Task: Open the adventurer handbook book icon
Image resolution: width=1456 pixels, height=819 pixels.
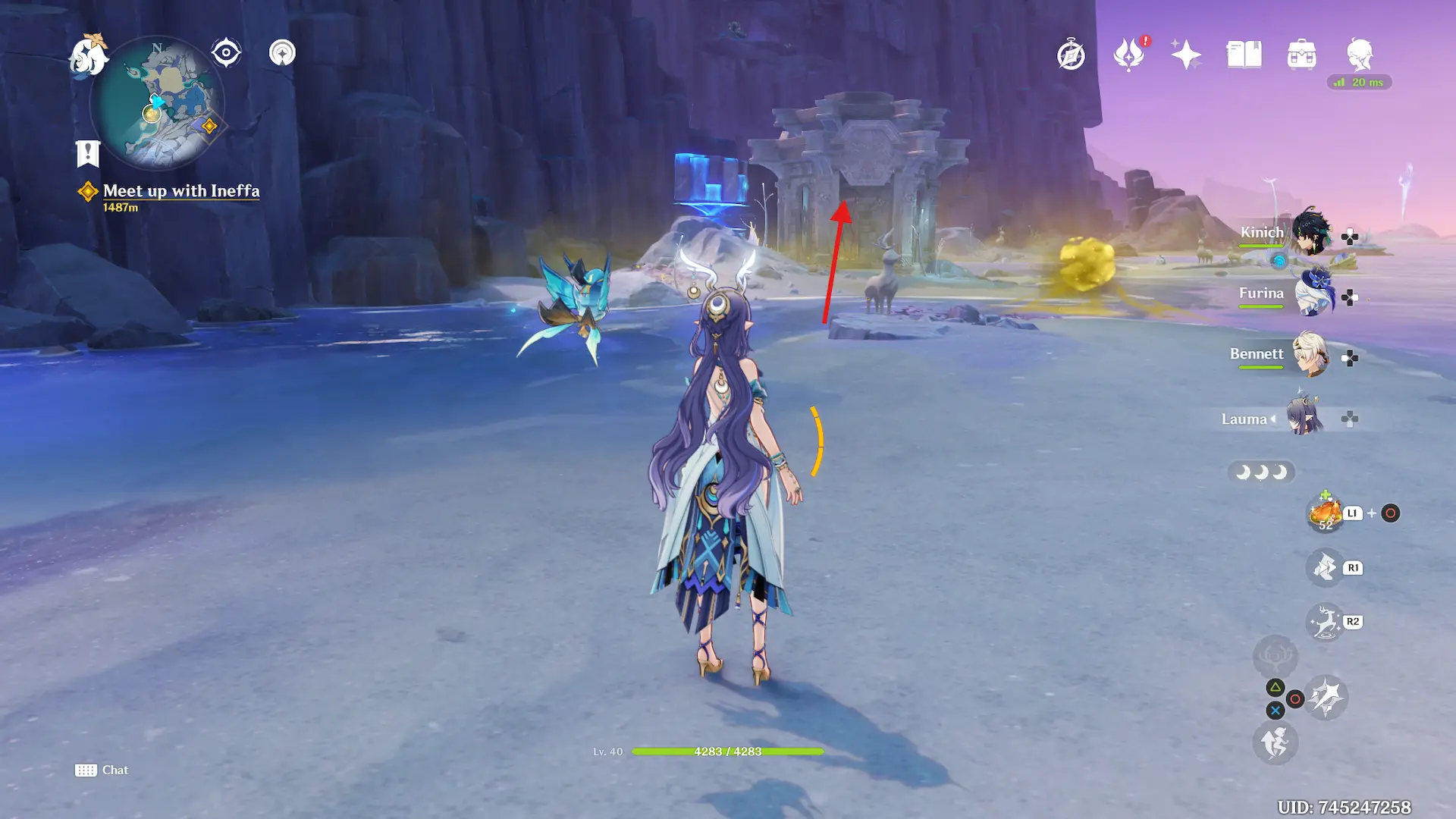Action: [1244, 55]
